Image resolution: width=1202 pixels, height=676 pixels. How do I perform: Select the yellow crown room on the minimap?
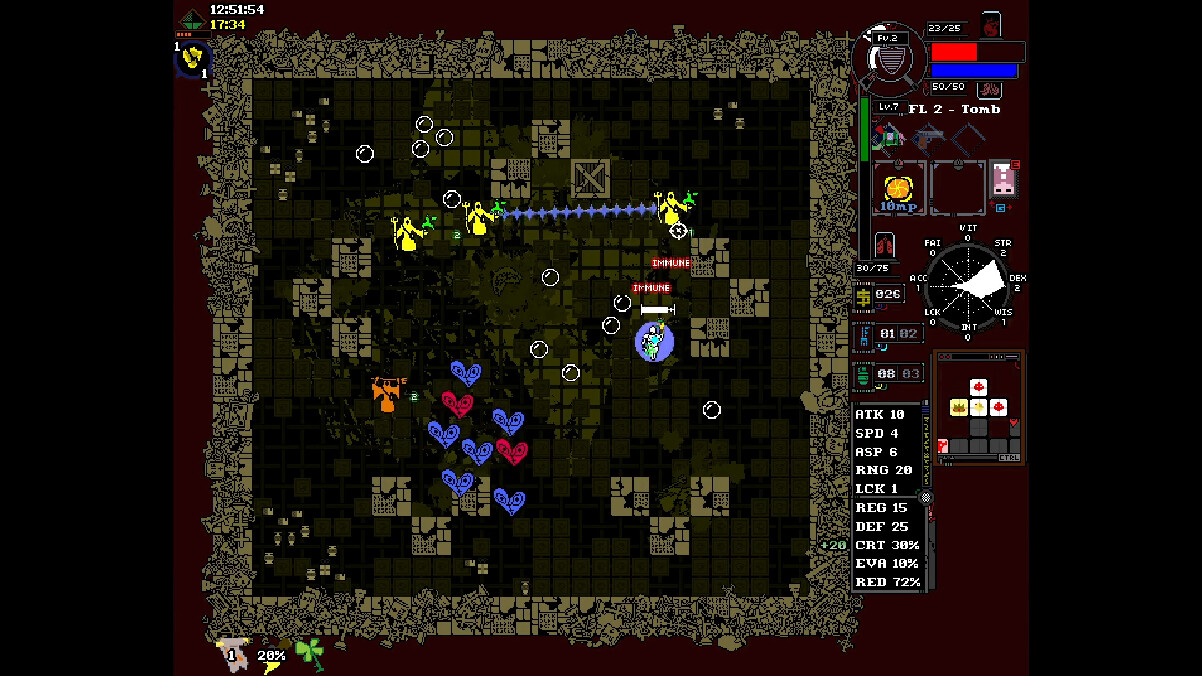coord(958,407)
